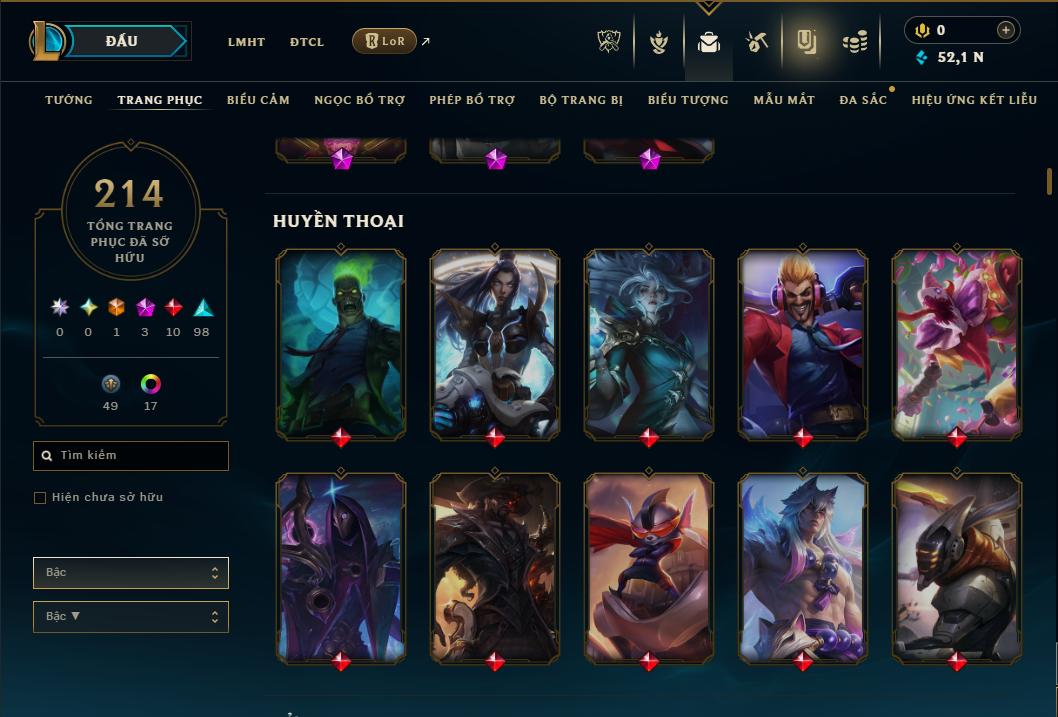The image size is (1058, 717).
Task: Open the coin stack store icon
Action: tap(854, 42)
